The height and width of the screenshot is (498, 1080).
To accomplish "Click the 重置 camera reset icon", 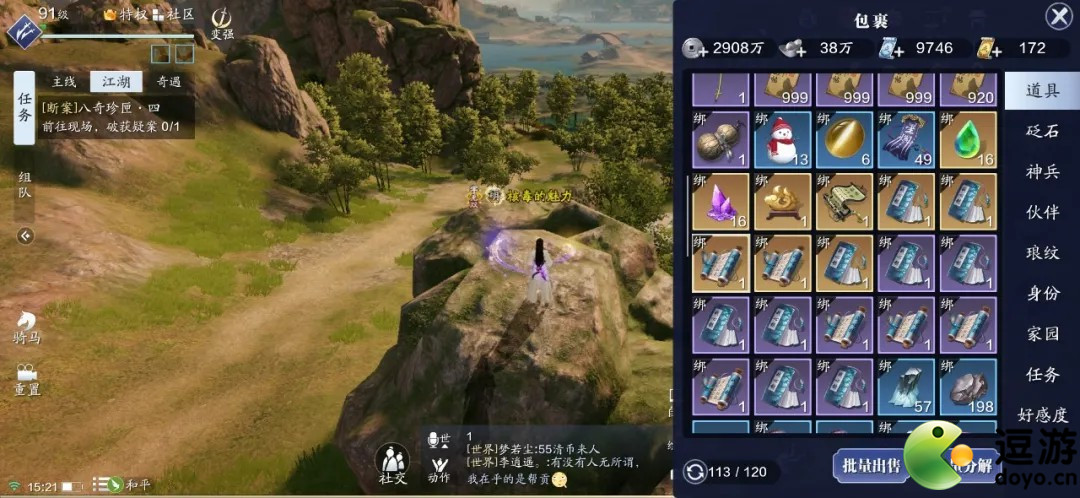I will pos(27,377).
